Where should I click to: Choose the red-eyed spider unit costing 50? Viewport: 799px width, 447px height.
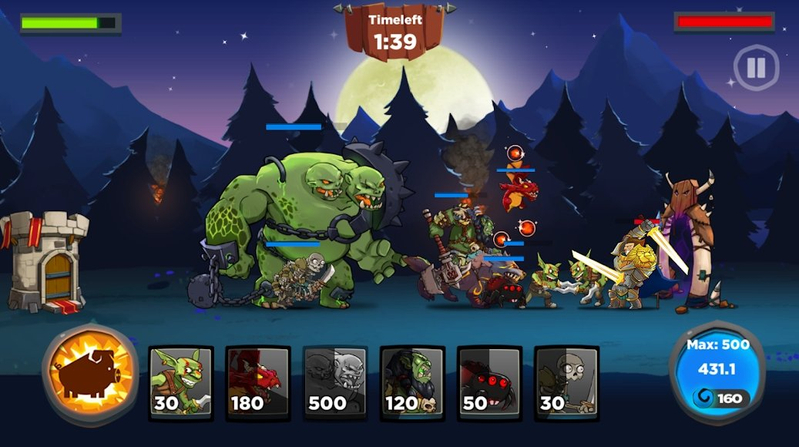pos(489,380)
